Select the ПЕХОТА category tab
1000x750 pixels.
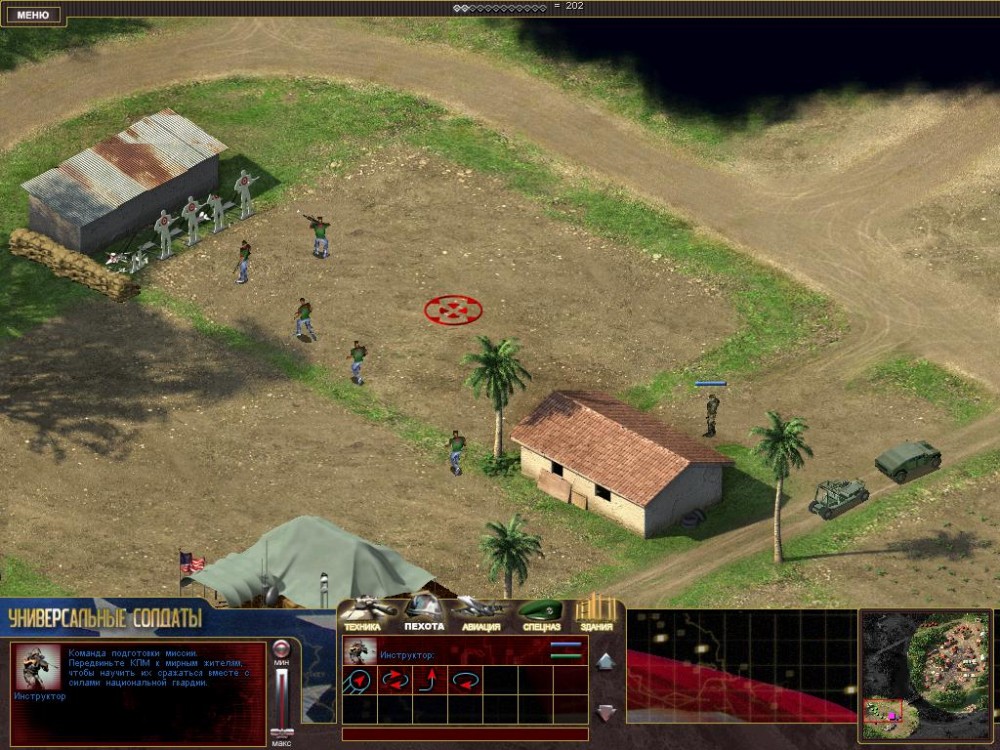[x=424, y=612]
